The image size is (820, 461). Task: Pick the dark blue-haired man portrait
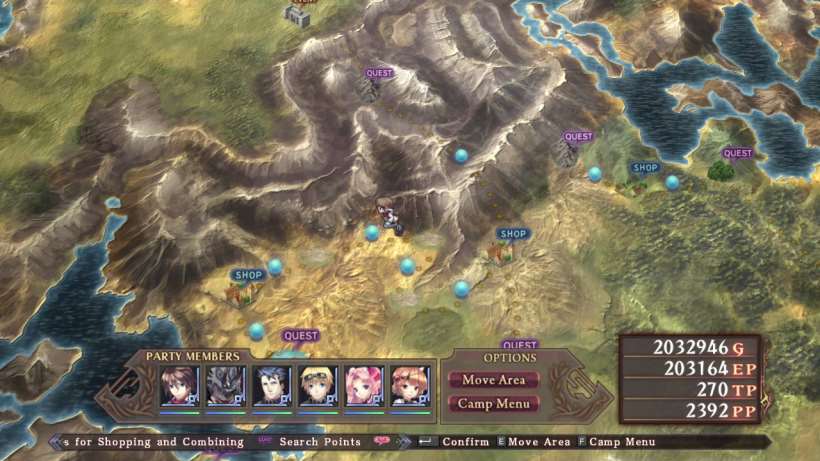[272, 386]
